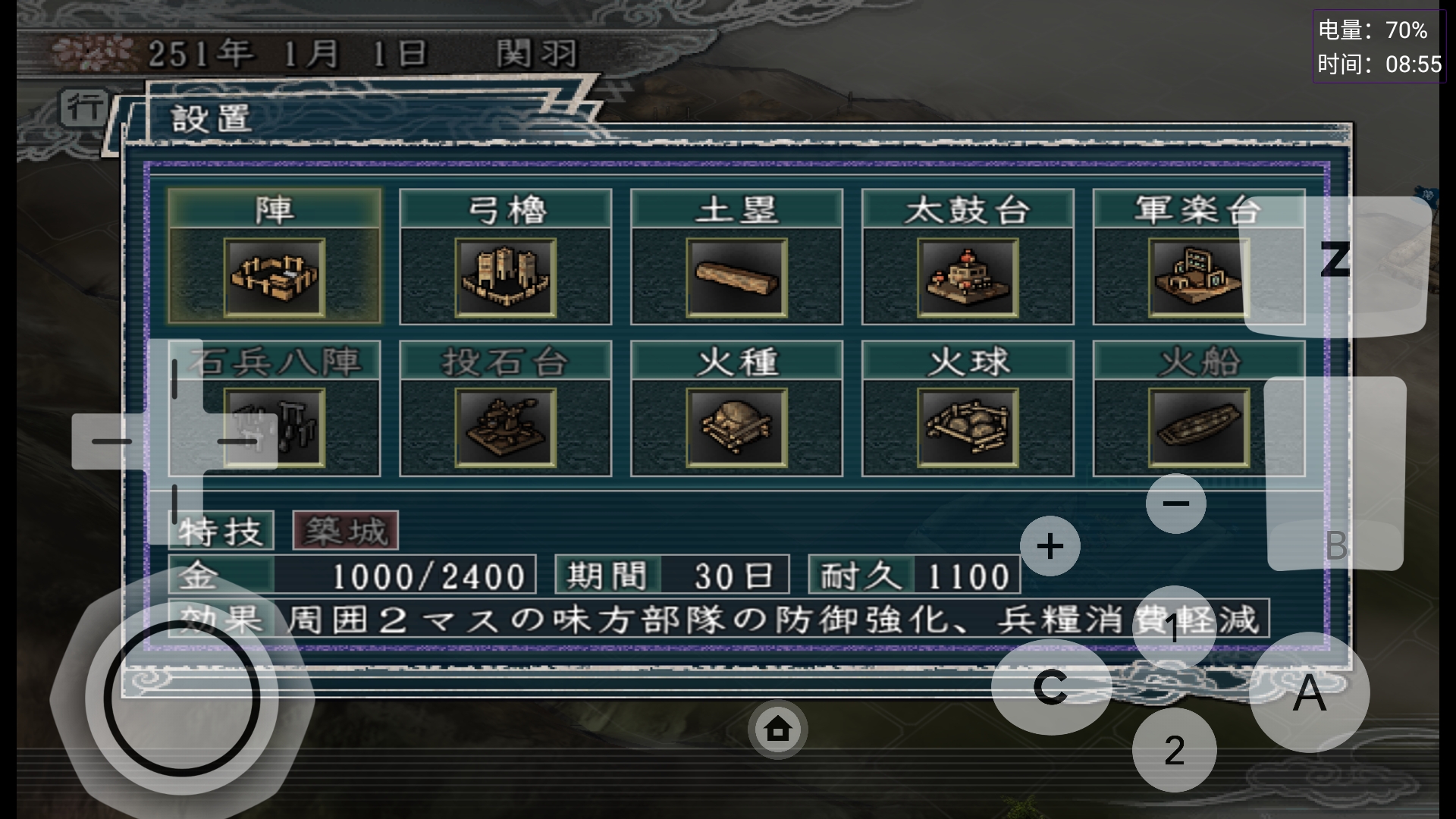1456x819 pixels.
Task: Tap the minus zoom control
Action: point(1174,503)
